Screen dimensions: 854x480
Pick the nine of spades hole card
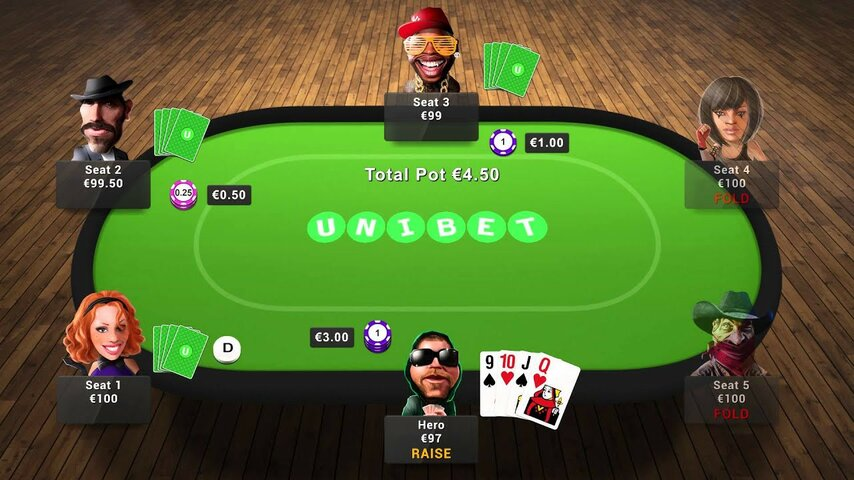tap(488, 383)
